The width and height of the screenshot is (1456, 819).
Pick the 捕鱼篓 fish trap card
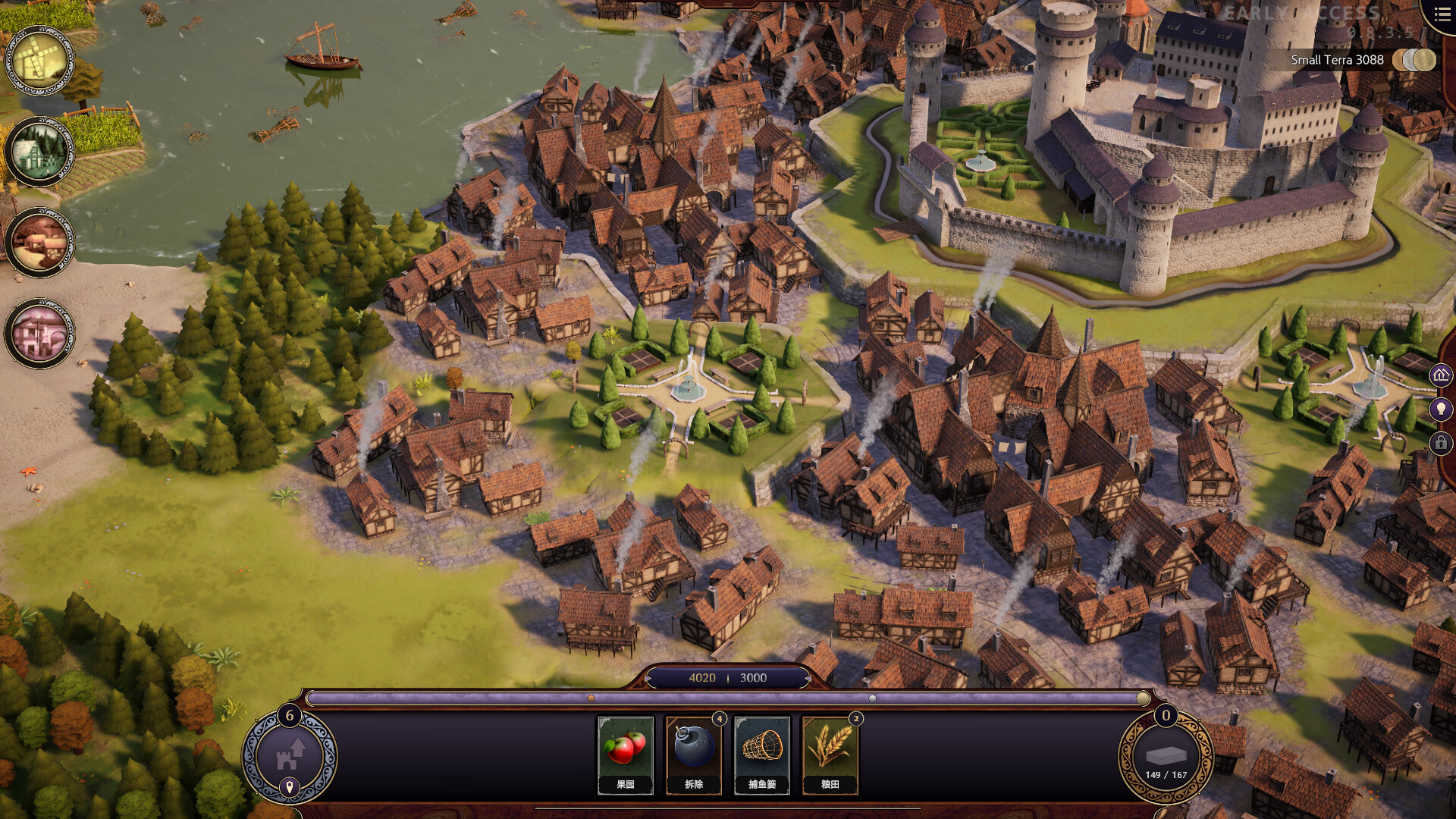tap(761, 754)
